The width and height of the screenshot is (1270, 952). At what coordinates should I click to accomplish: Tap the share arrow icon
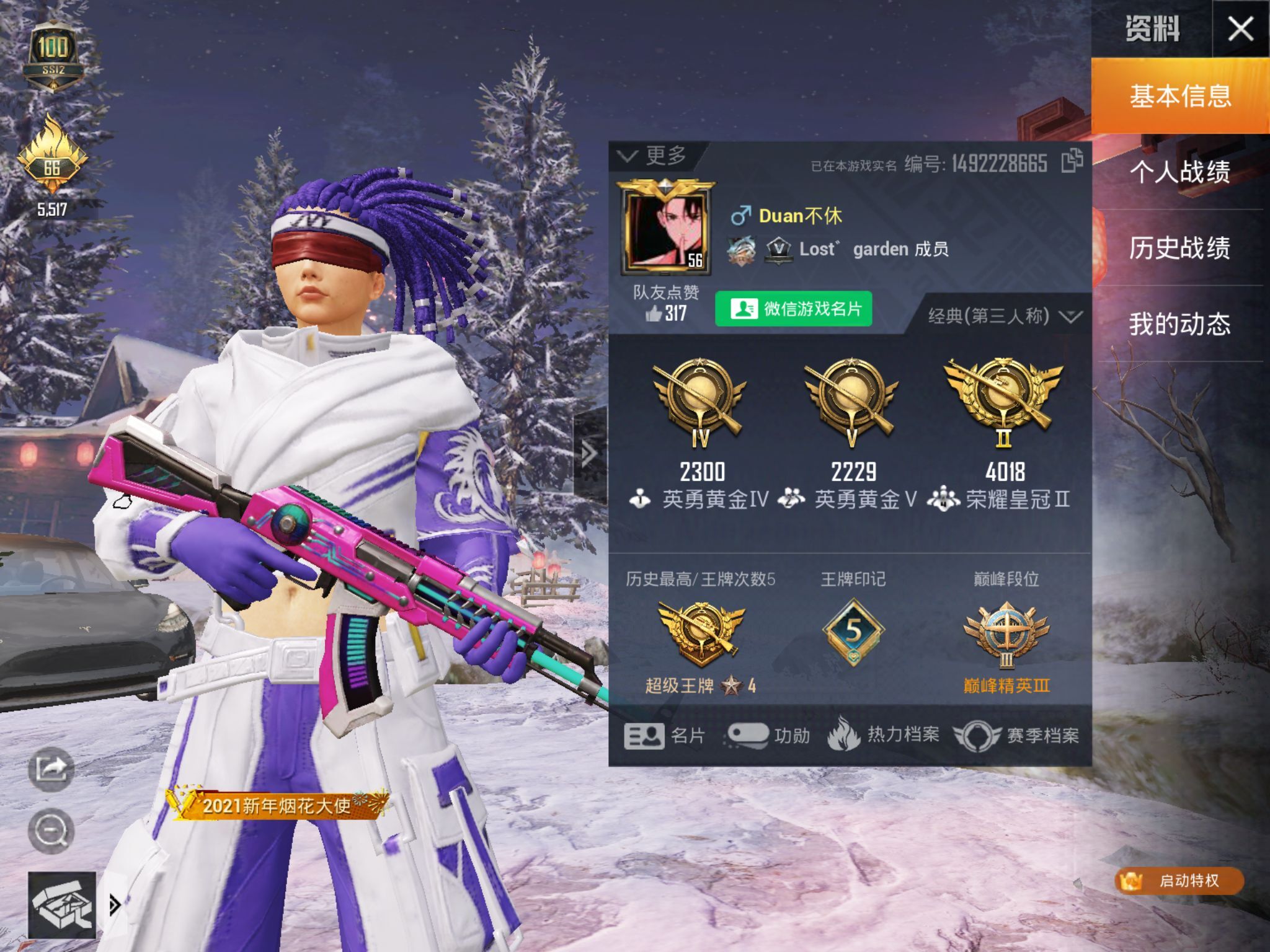[x=51, y=769]
